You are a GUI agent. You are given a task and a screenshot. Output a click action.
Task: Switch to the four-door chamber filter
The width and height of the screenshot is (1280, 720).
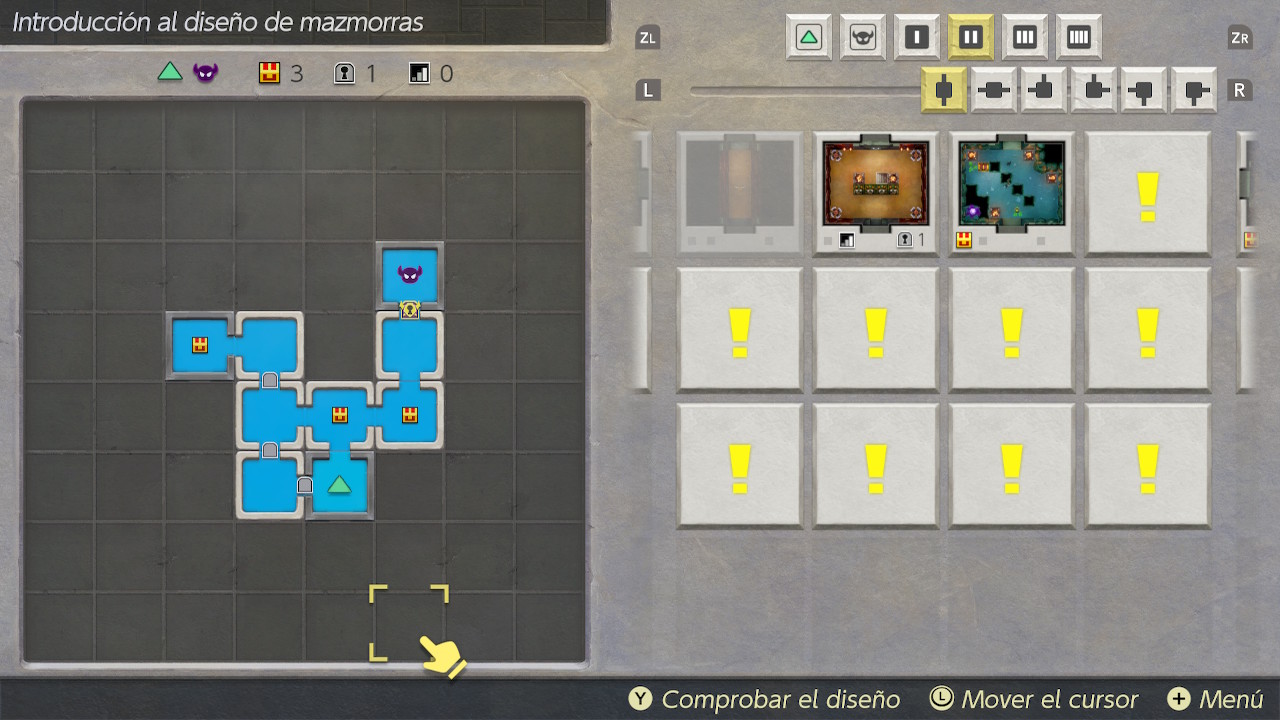(1078, 38)
